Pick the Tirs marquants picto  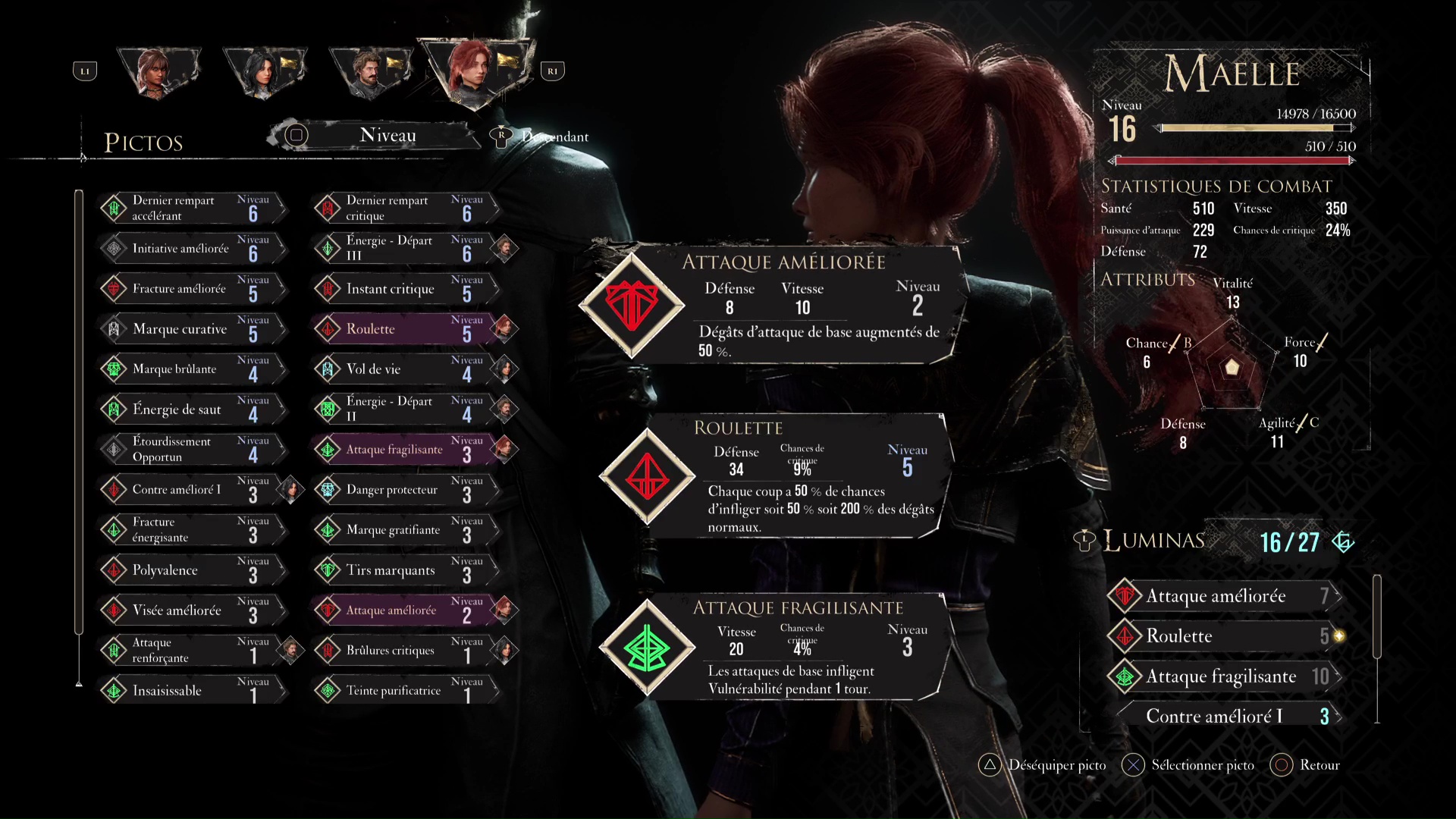(x=406, y=570)
